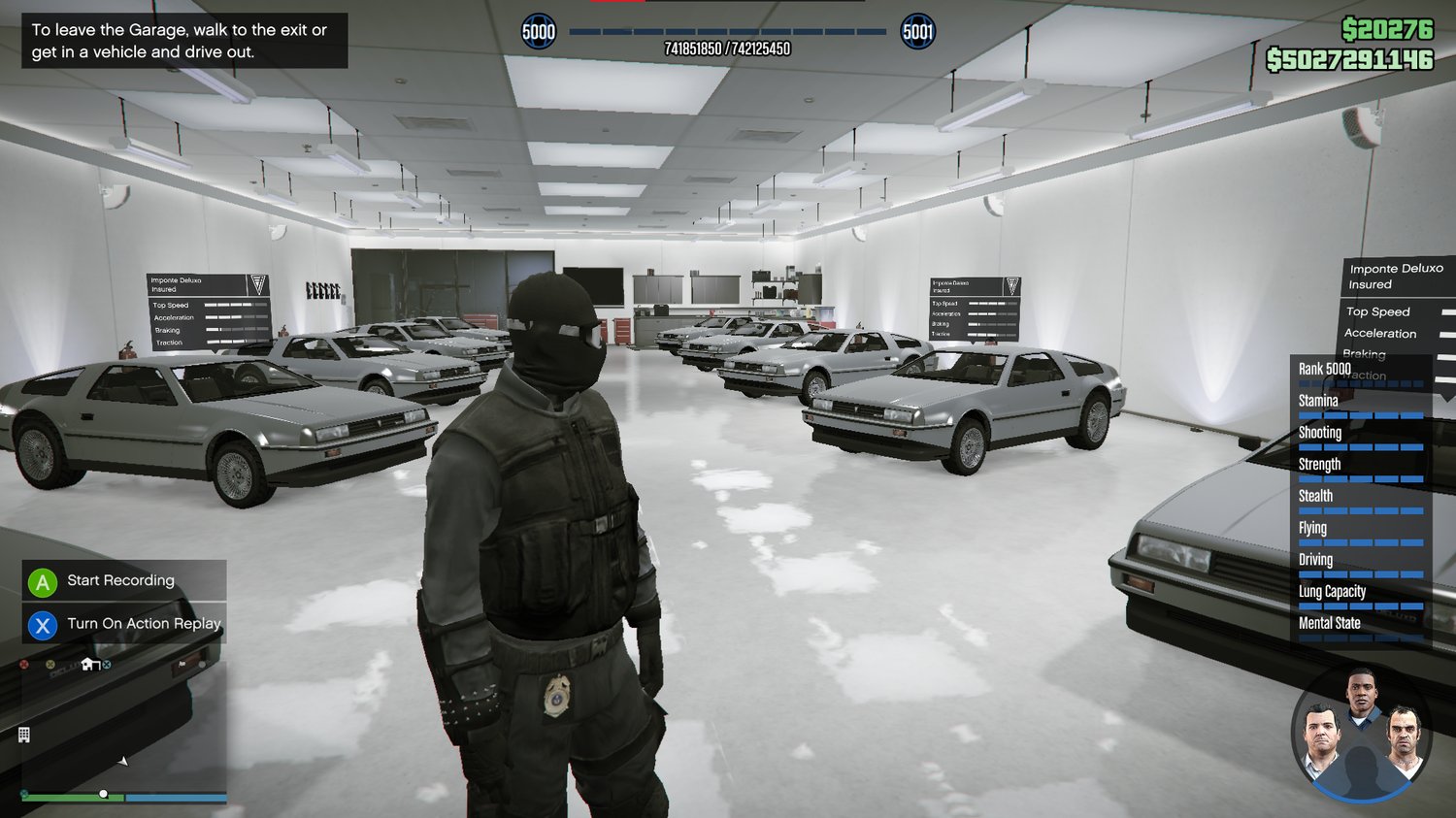1456x818 pixels.
Task: Switch to Franklin's portrait
Action: pyautogui.click(x=1361, y=694)
